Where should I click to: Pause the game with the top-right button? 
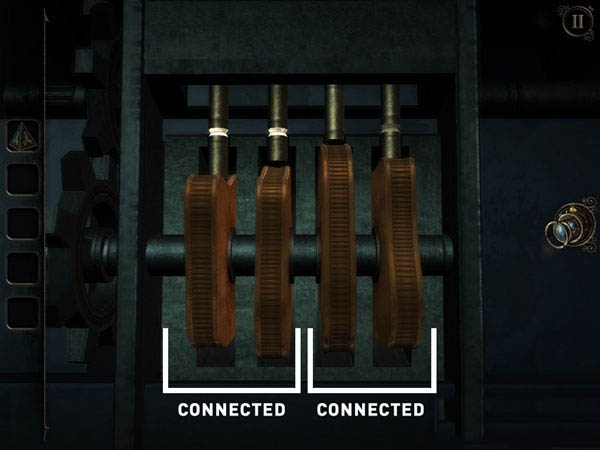point(575,21)
